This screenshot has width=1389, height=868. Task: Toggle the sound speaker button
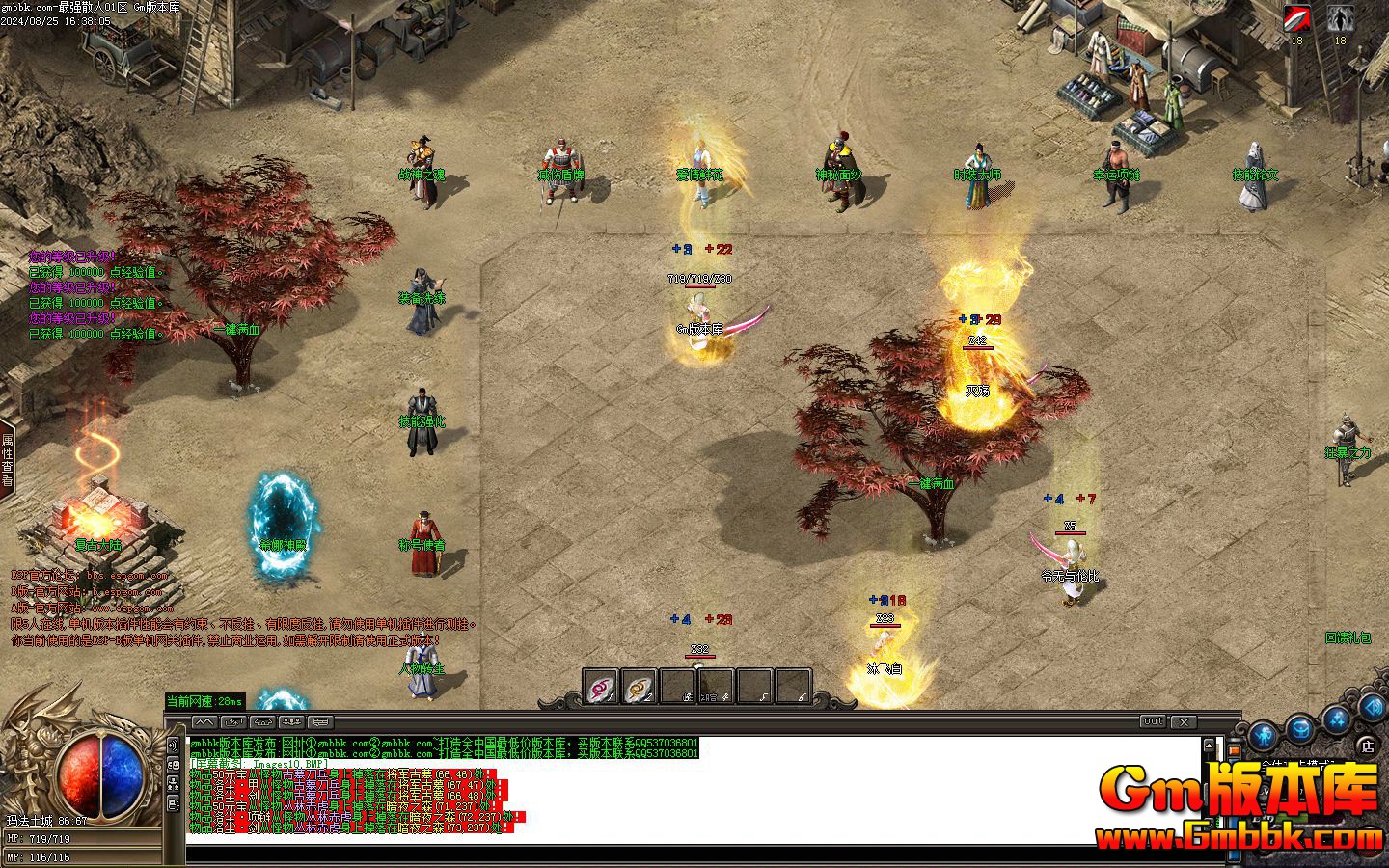coord(1372,708)
